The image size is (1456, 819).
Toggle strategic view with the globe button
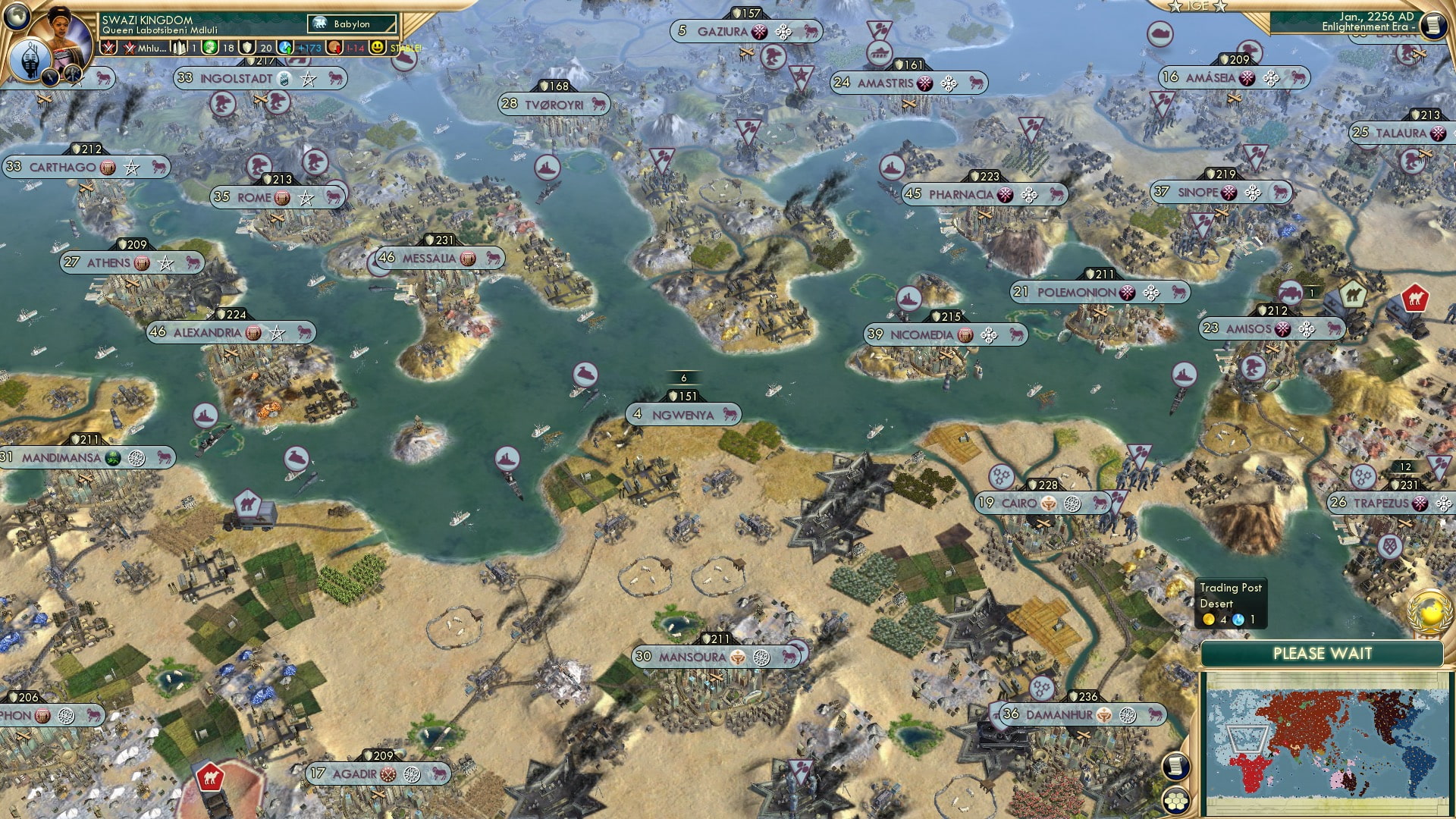click(16, 17)
